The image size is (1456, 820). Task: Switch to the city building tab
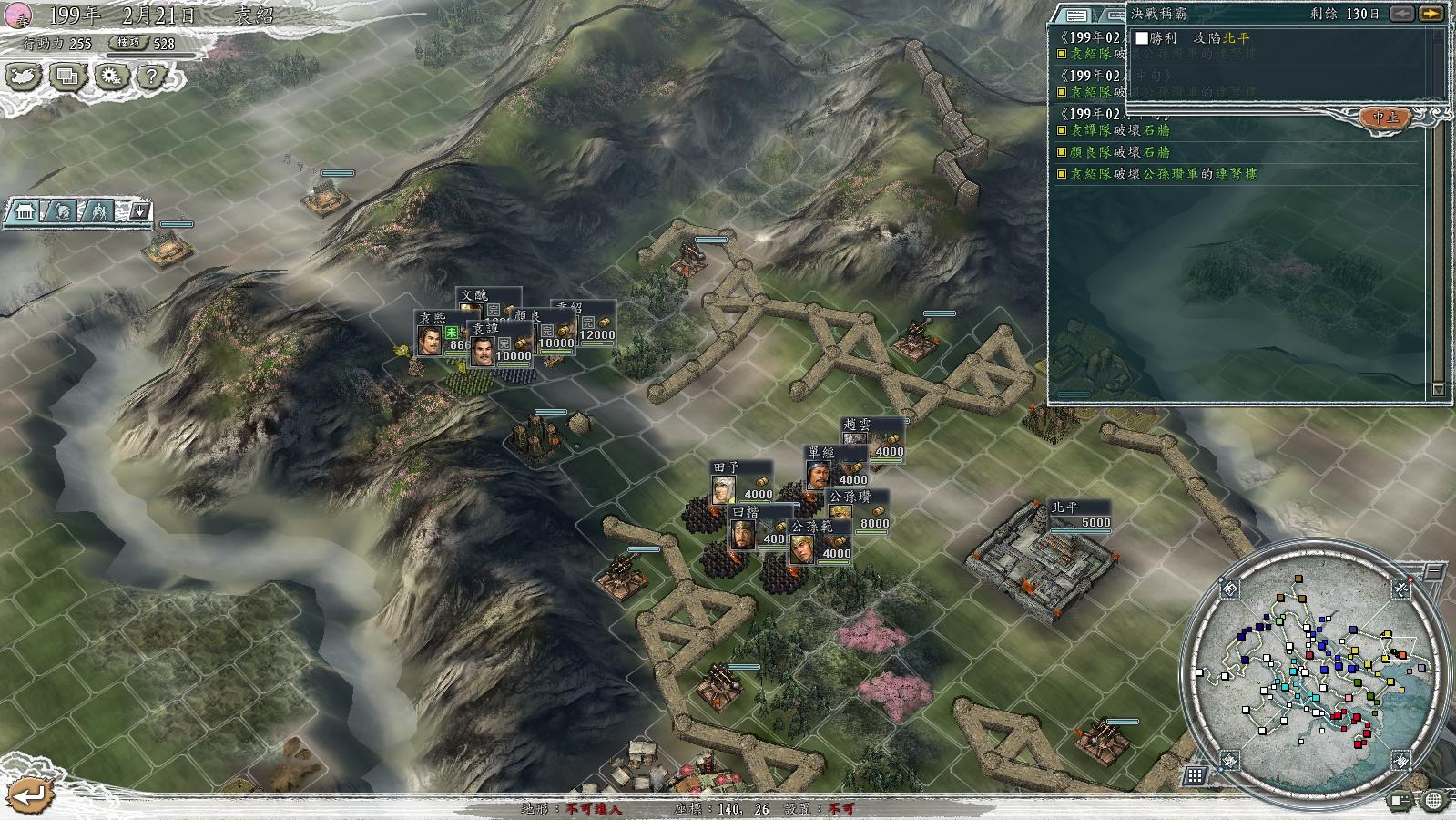click(x=25, y=212)
